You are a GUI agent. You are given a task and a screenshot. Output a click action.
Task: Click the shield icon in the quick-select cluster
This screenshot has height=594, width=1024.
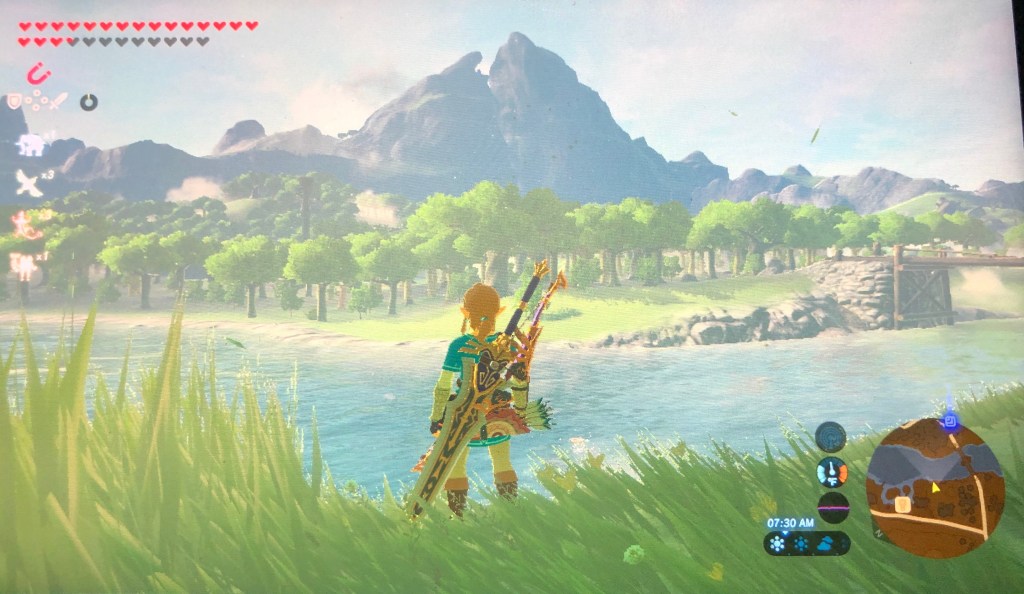[x=14, y=101]
